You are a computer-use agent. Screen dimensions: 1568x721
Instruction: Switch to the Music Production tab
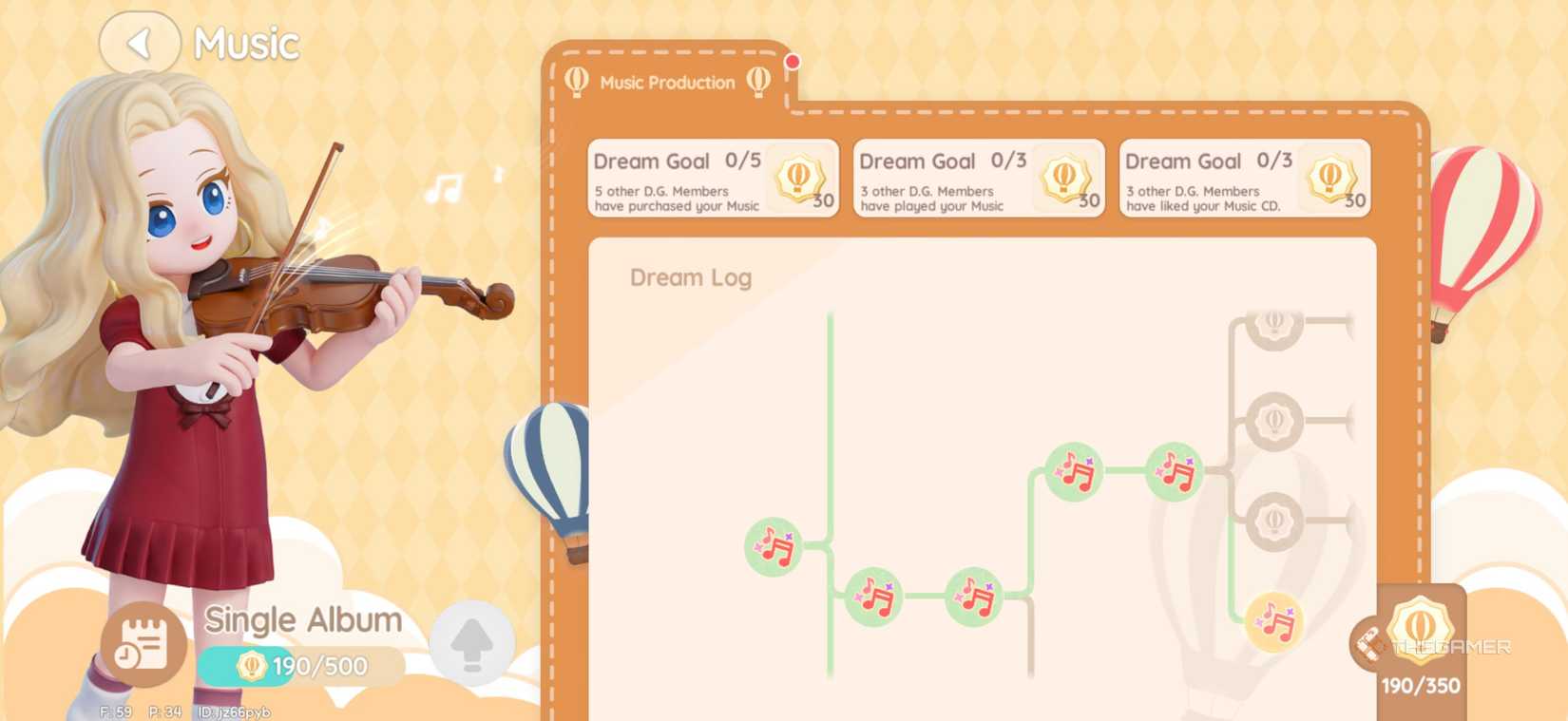667,83
